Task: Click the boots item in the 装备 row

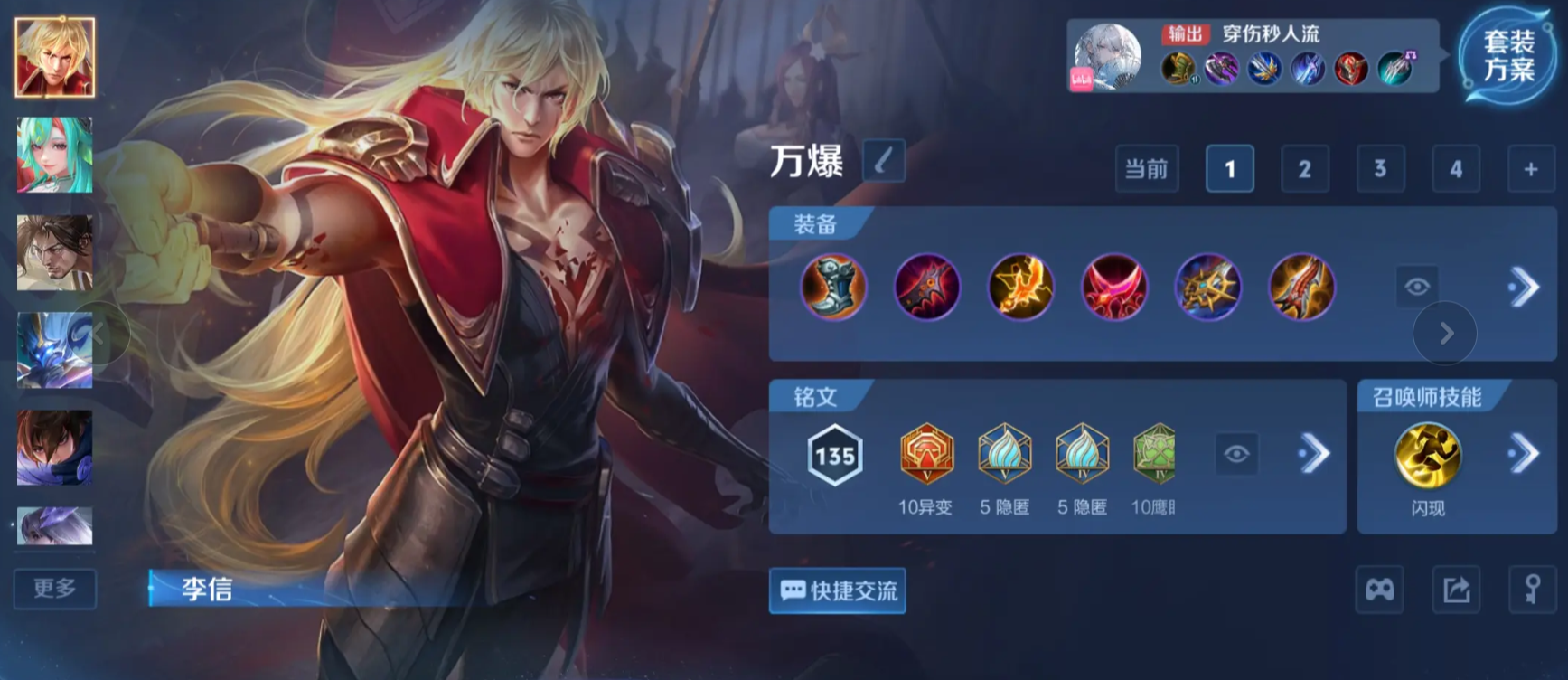Action: 836,288
